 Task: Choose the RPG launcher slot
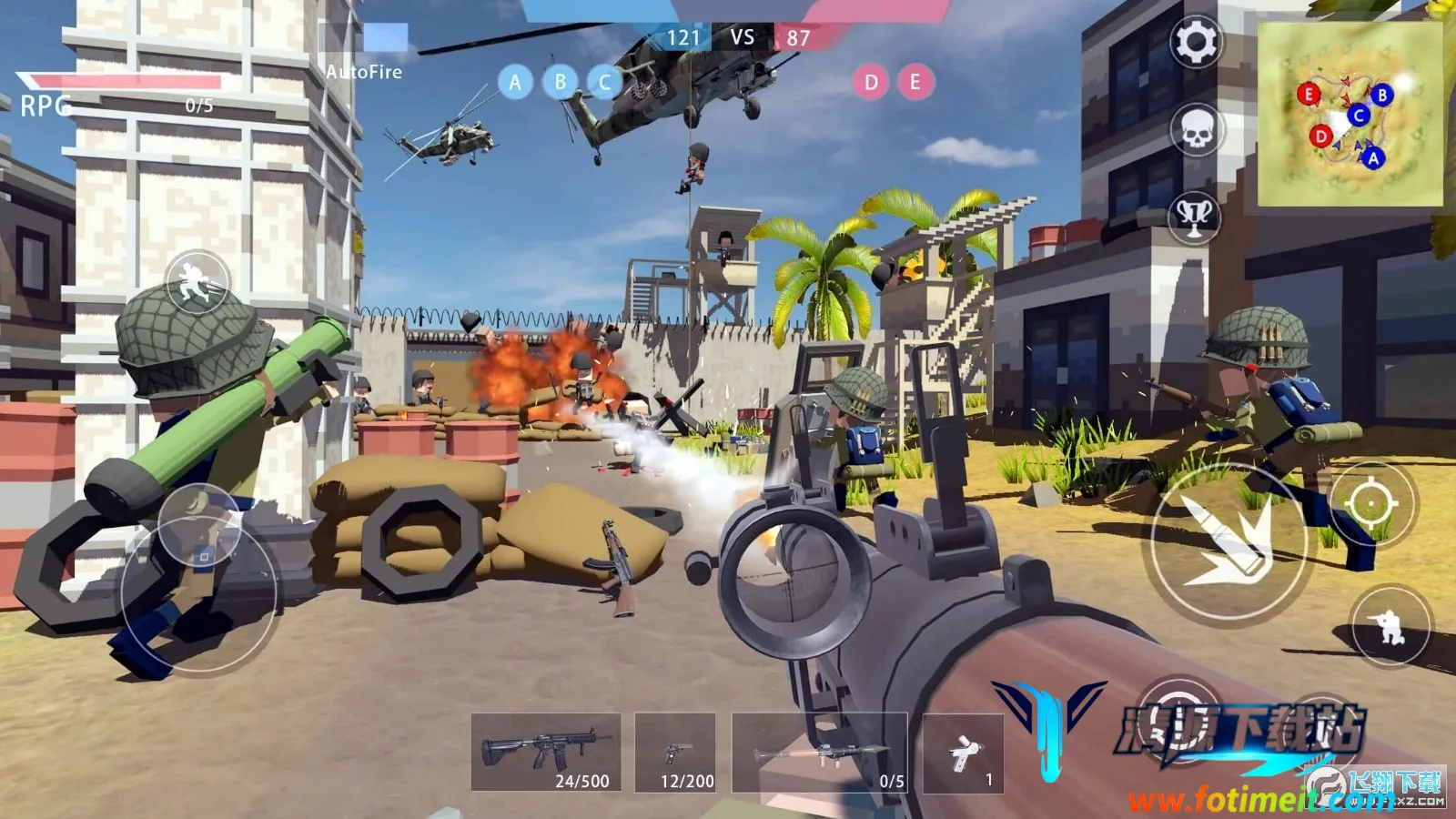pyautogui.click(x=819, y=753)
